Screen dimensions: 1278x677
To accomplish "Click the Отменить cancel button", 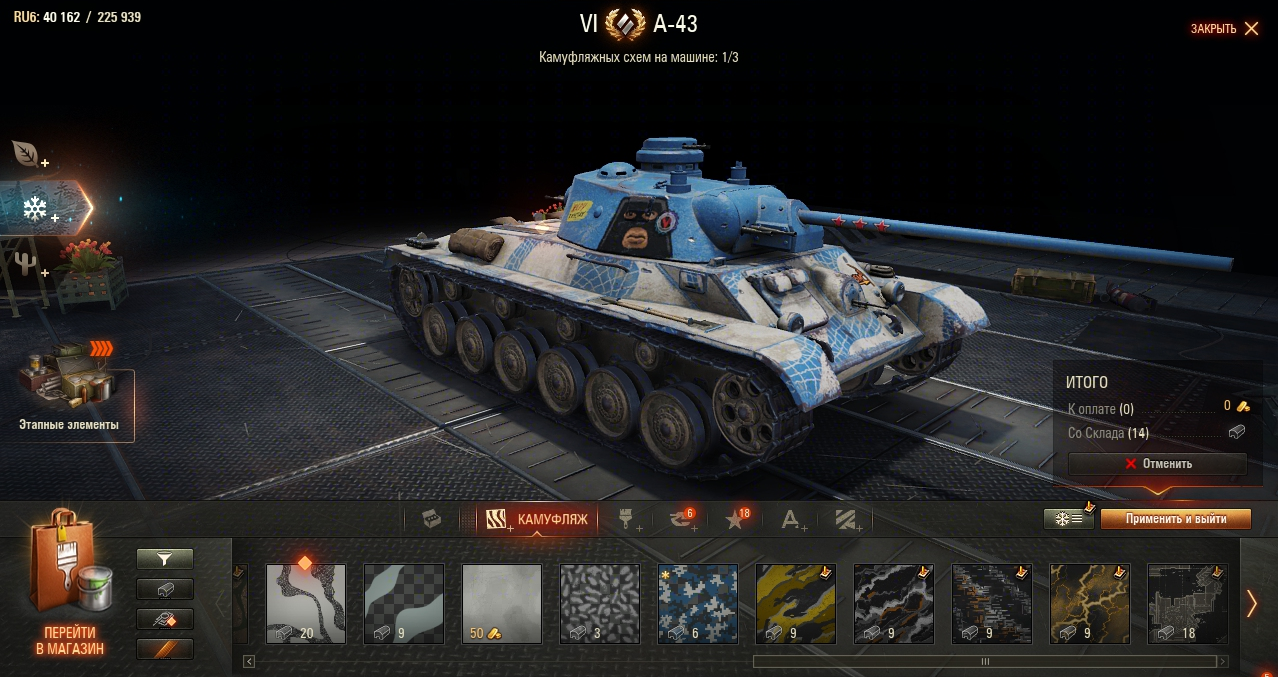I will (1157, 464).
